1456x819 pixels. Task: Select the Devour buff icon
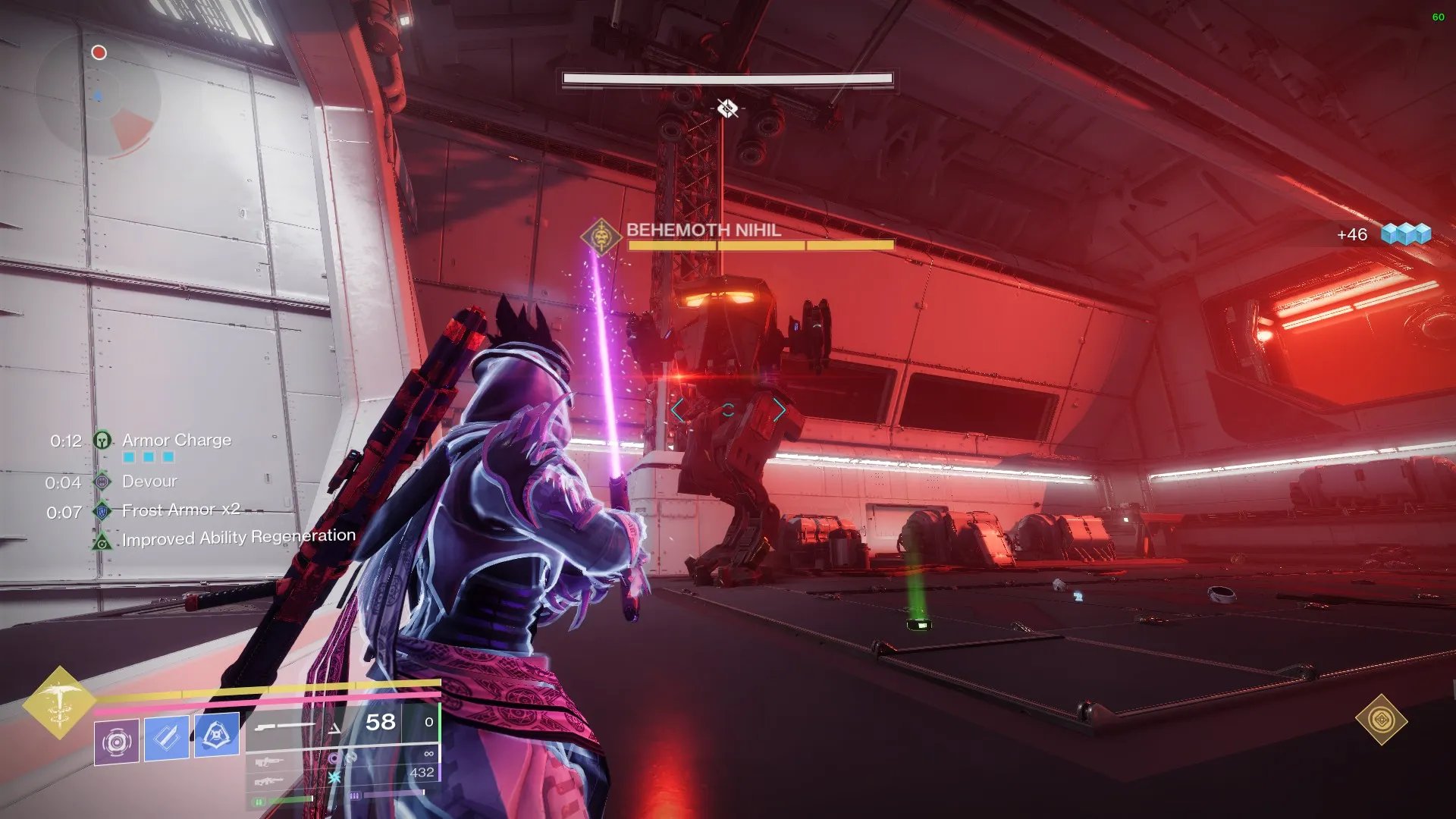[x=102, y=482]
